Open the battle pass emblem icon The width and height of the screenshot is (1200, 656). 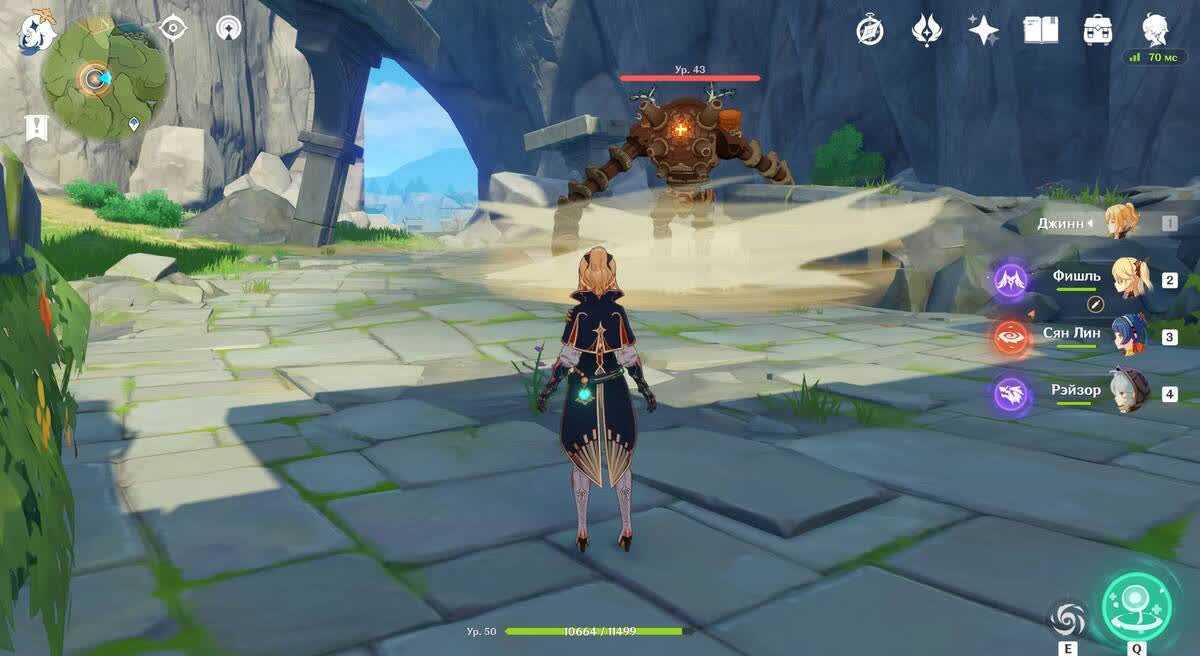[927, 30]
